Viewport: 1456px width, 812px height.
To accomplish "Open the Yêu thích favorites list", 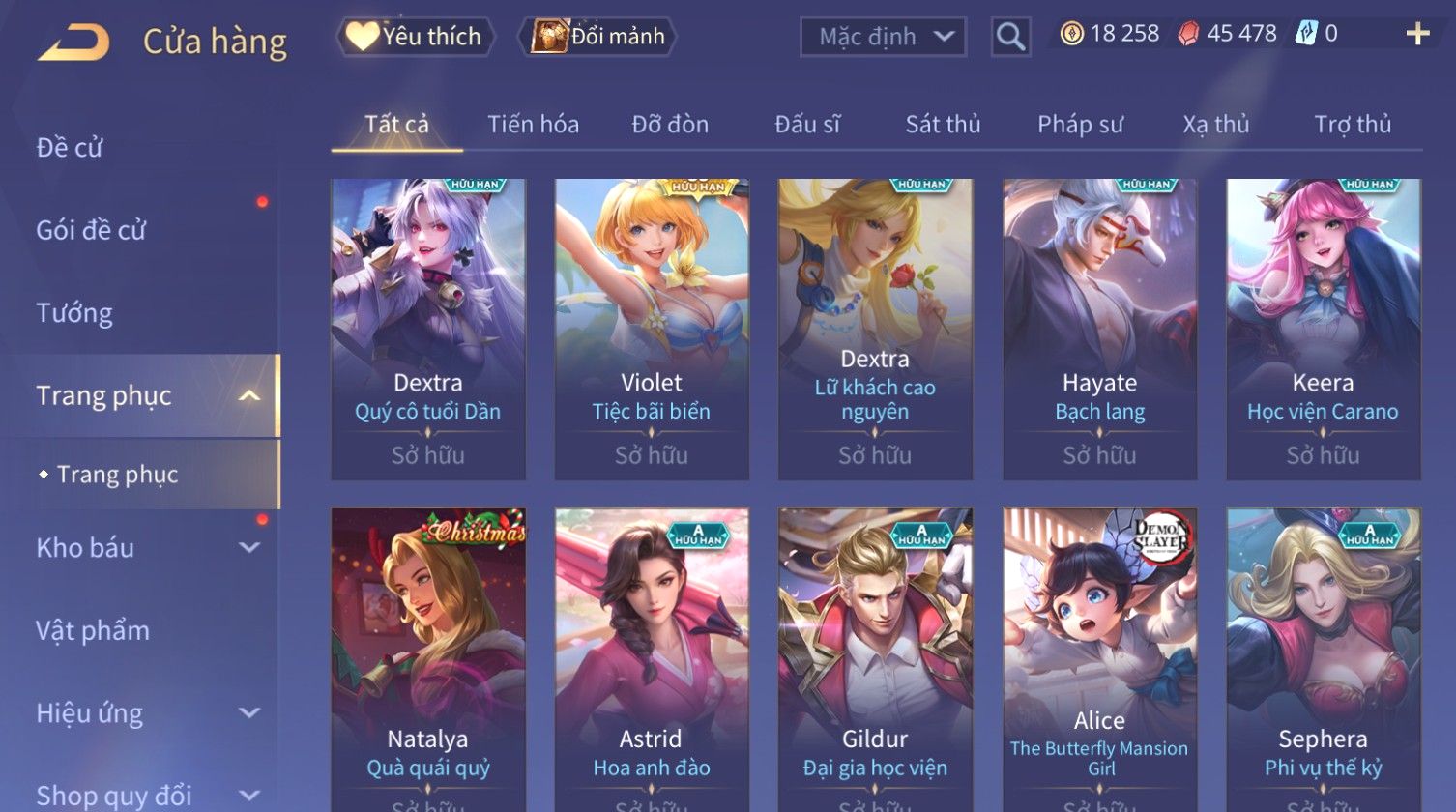I will coord(416,37).
